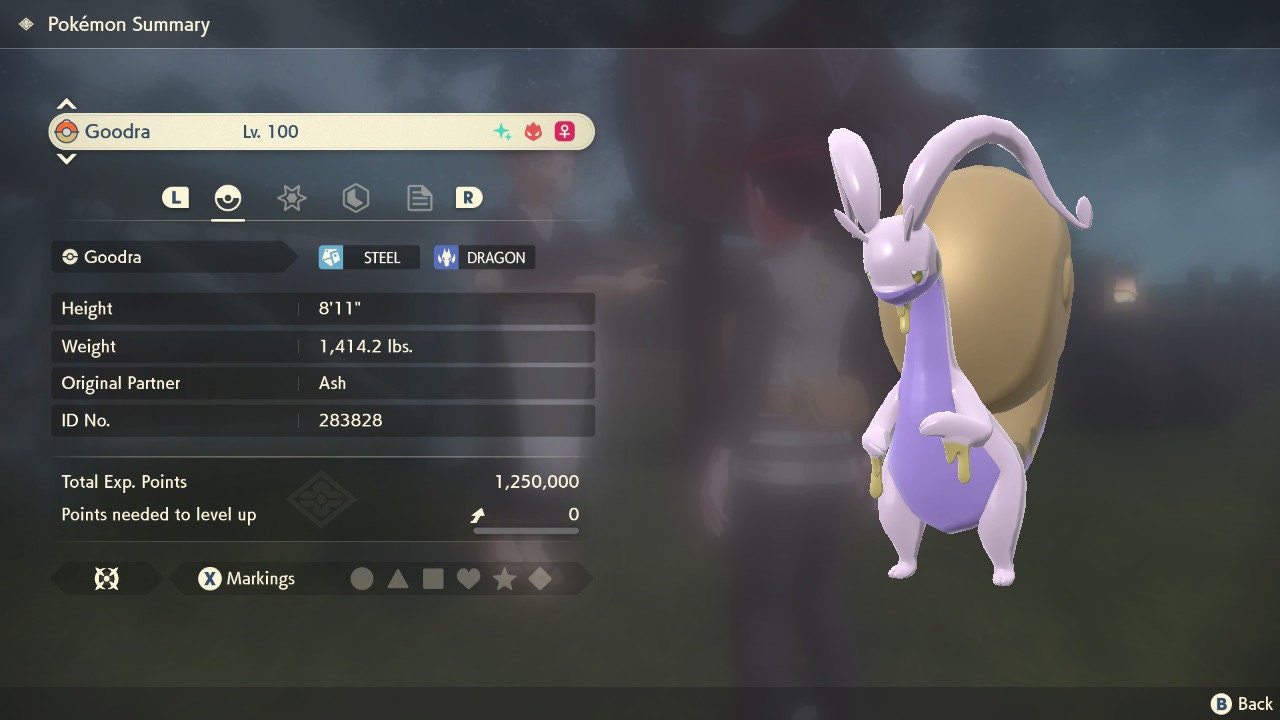Click the Steel type badge
The width and height of the screenshot is (1280, 720).
pyautogui.click(x=367, y=257)
